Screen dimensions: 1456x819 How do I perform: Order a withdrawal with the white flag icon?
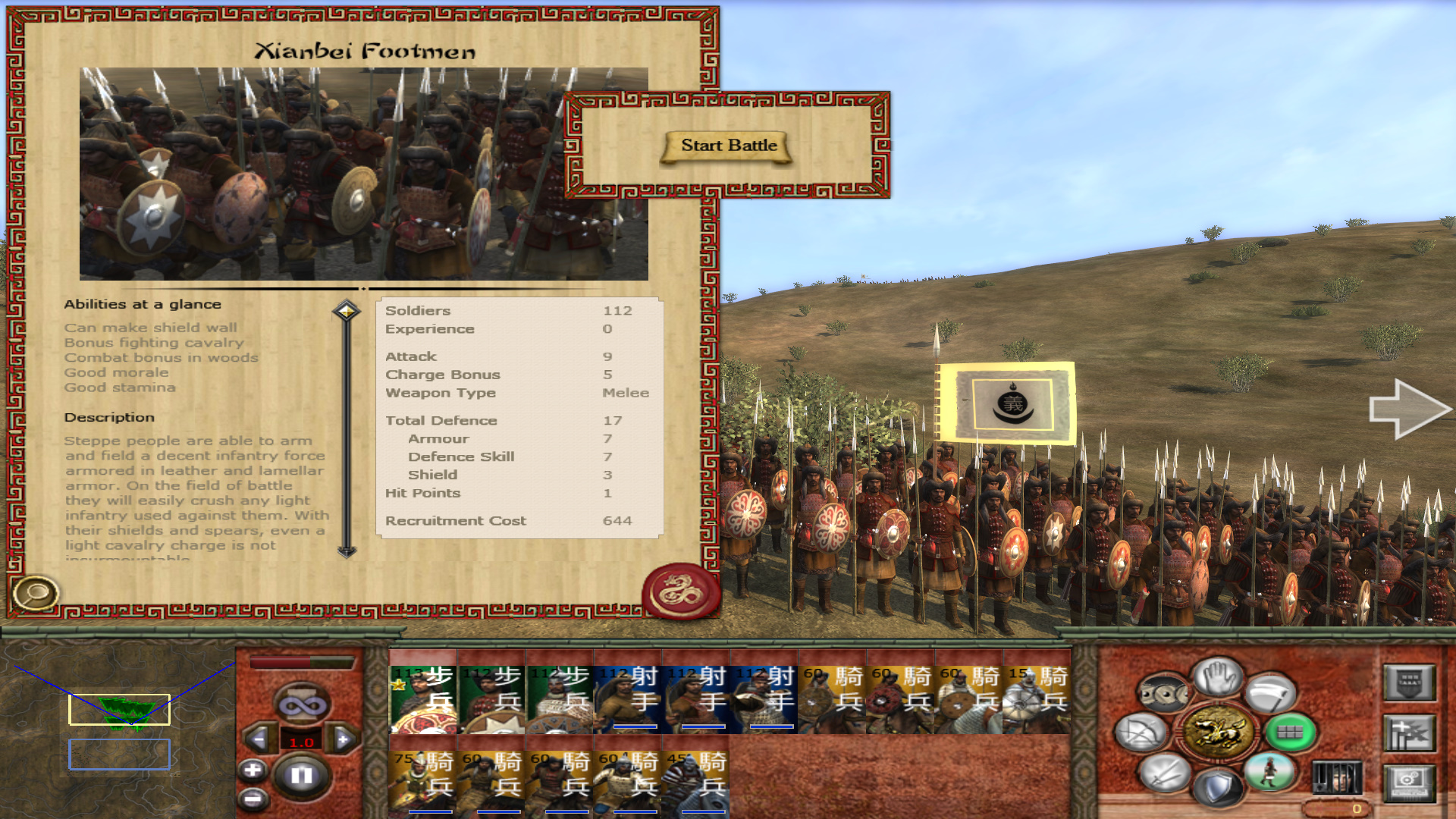click(x=1271, y=693)
